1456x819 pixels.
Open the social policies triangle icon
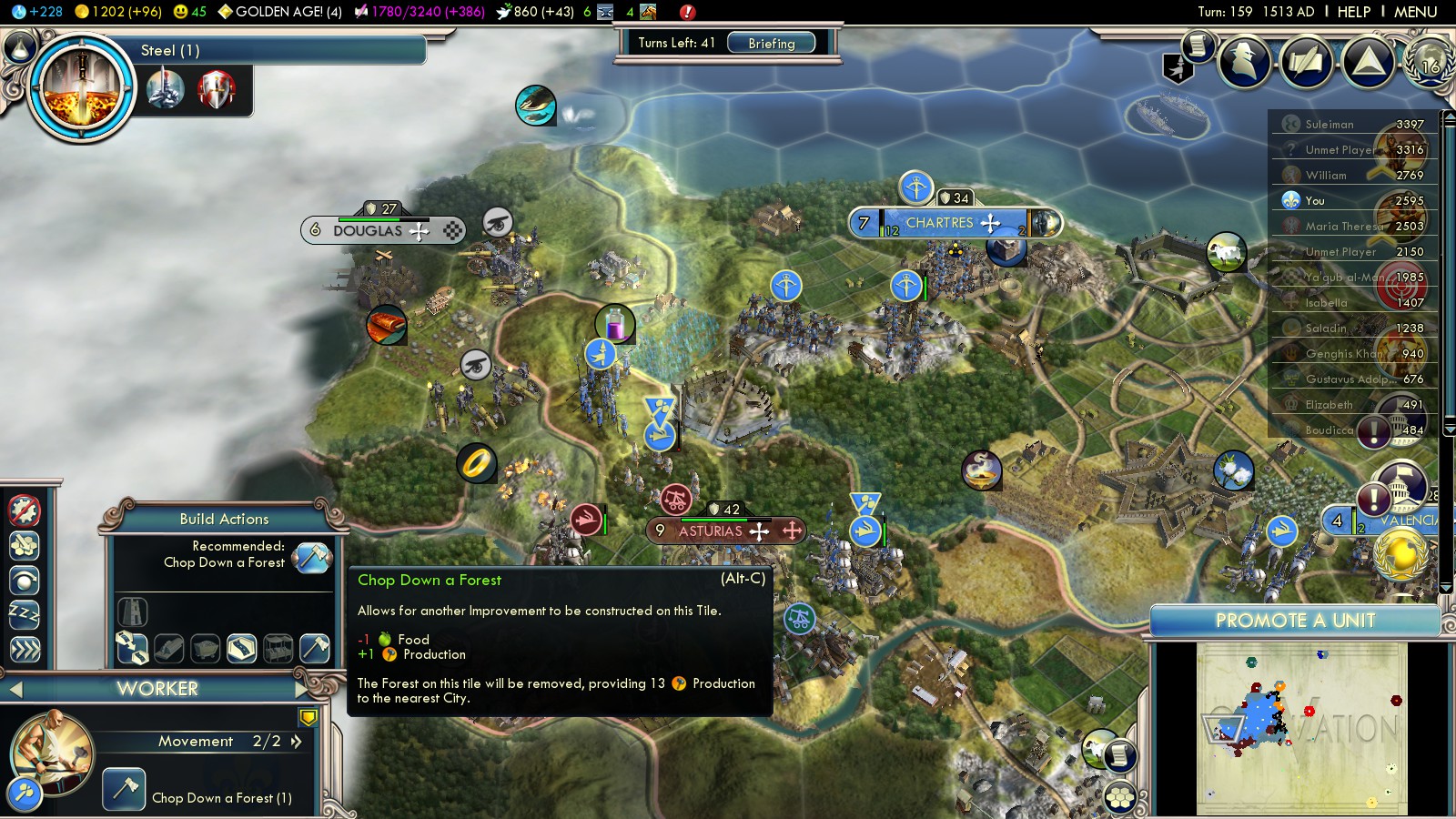tap(1369, 61)
